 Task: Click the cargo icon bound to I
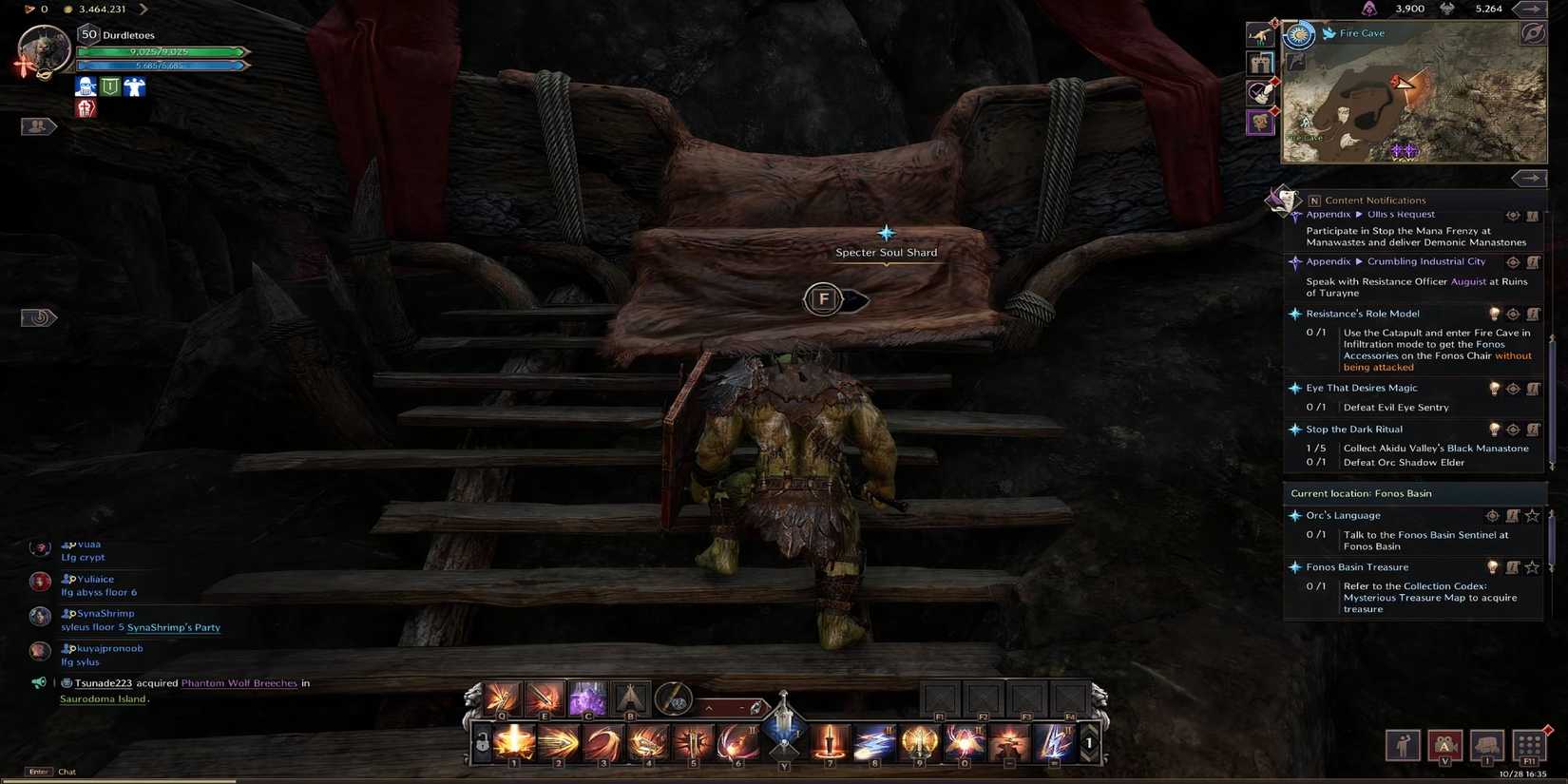pyautogui.click(x=1487, y=746)
